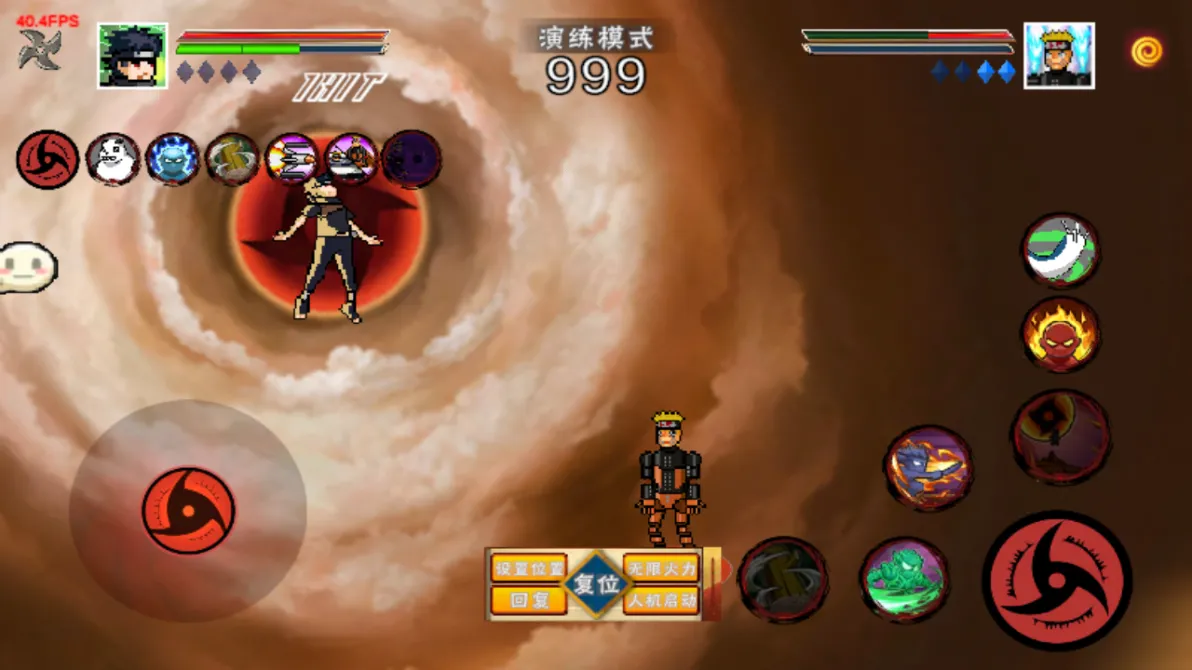1192x670 pixels.
Task: Tap the greyed-out whirlwind skill beside the panel
Action: click(x=783, y=579)
